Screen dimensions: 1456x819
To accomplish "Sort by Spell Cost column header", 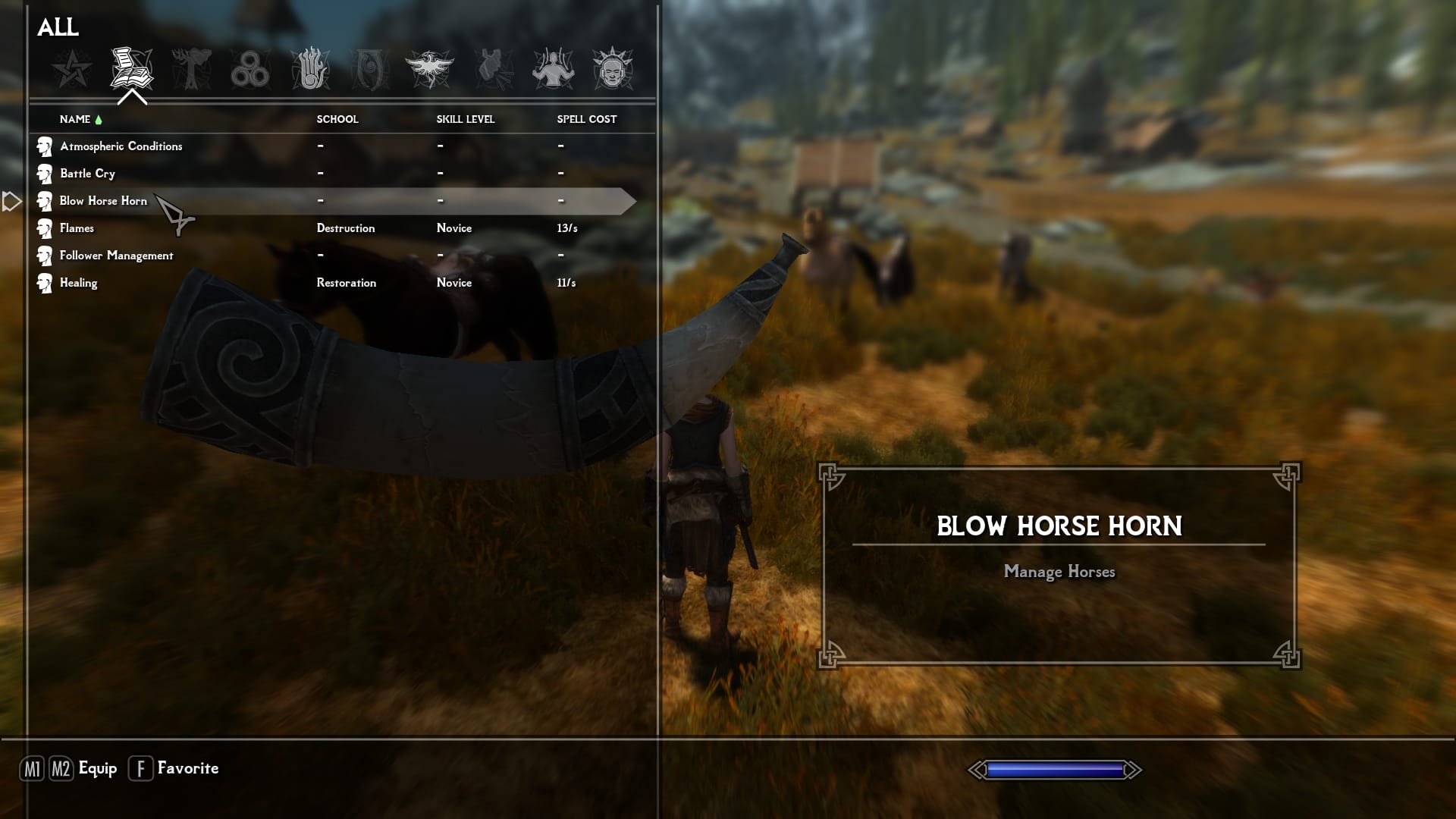I will 586,119.
